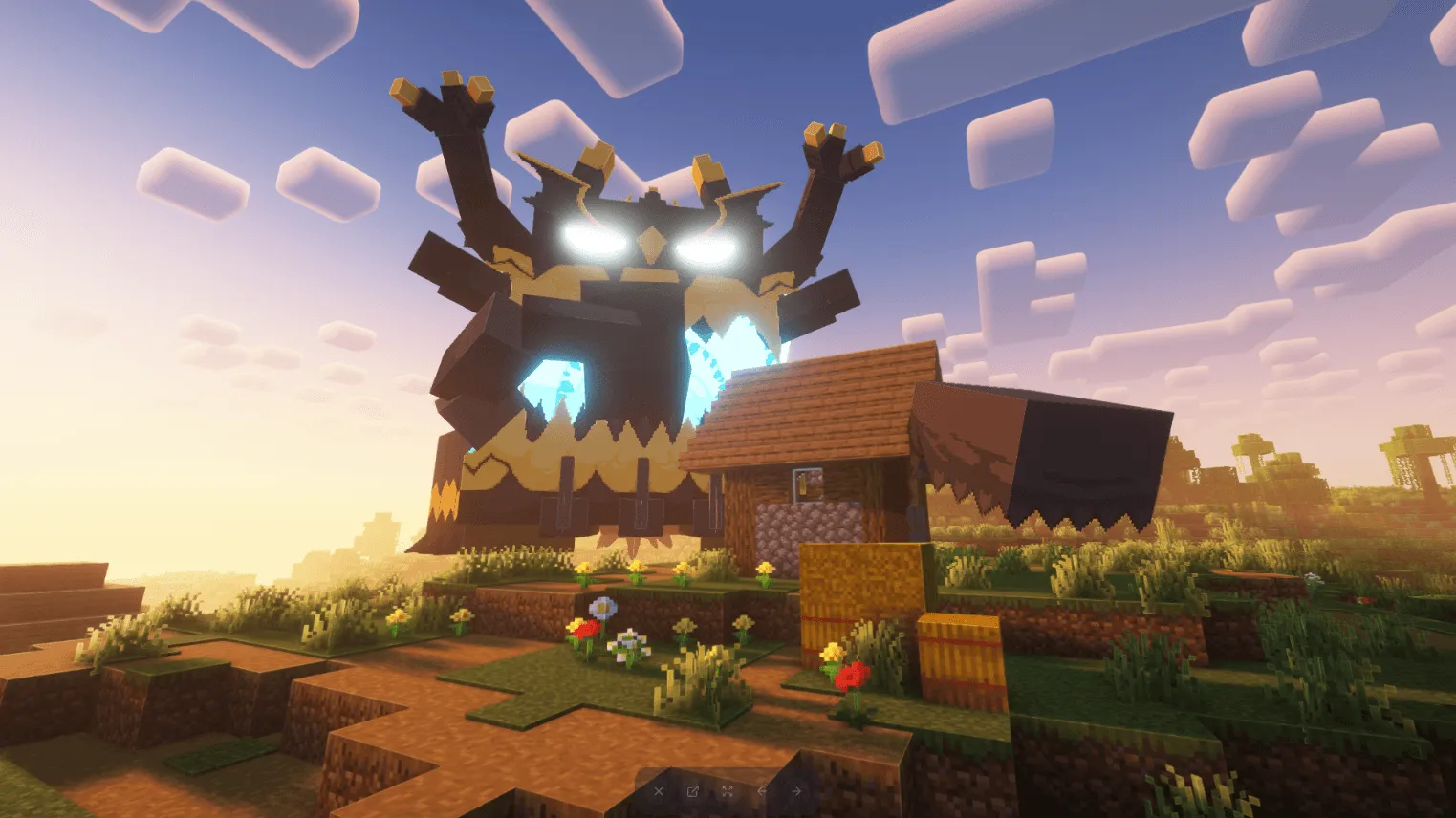The height and width of the screenshot is (818, 1456).
Task: Close the image viewer
Action: 659,791
